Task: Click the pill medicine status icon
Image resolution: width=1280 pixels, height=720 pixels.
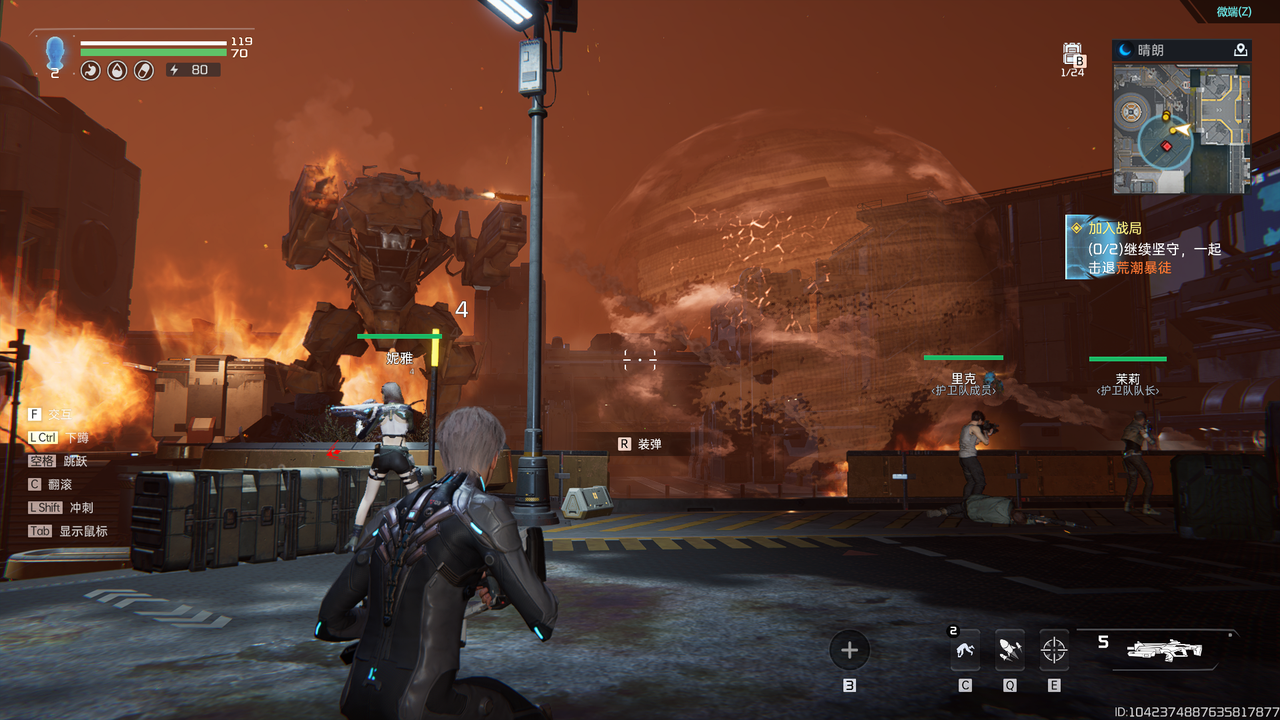Action: (x=144, y=71)
